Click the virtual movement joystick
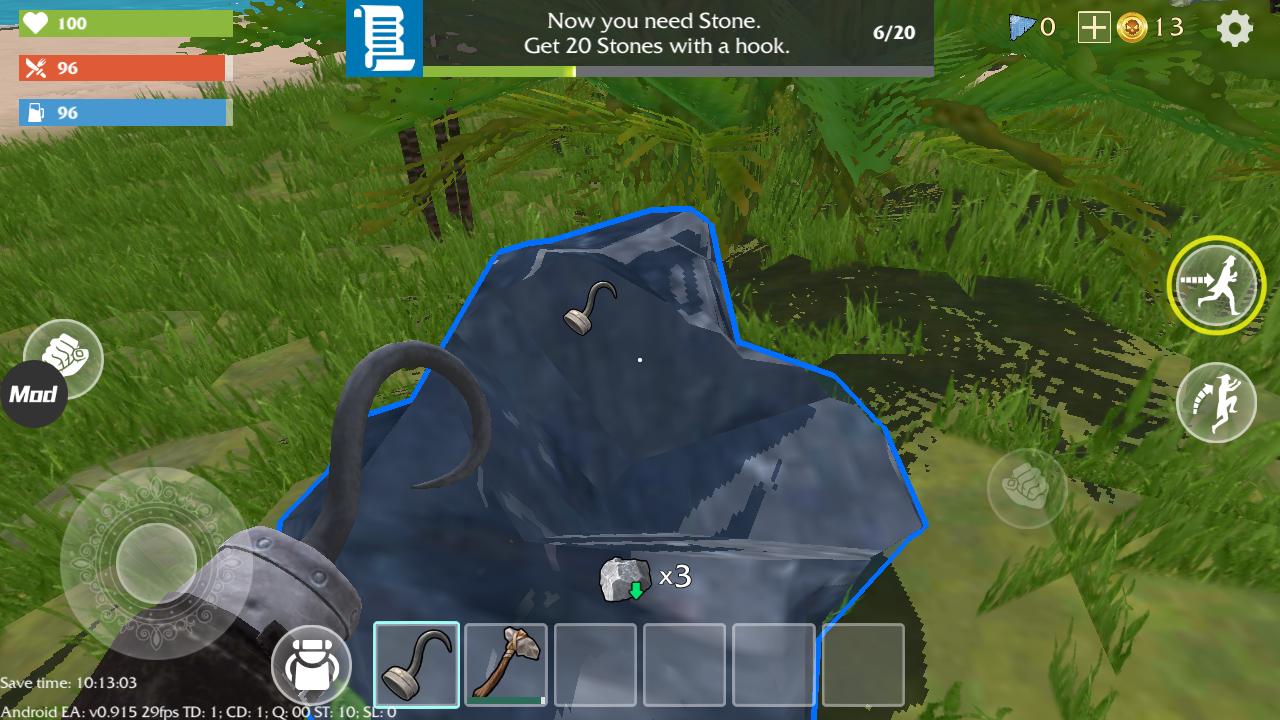 (155, 562)
